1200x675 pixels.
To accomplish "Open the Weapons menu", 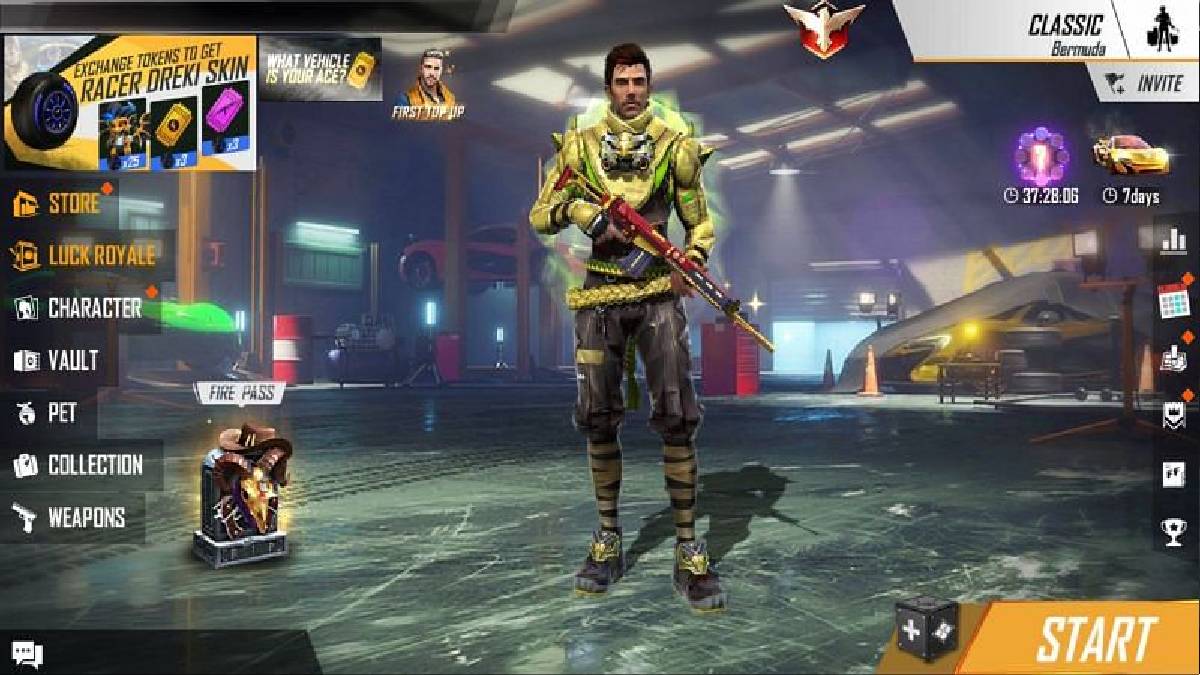I will coord(70,518).
